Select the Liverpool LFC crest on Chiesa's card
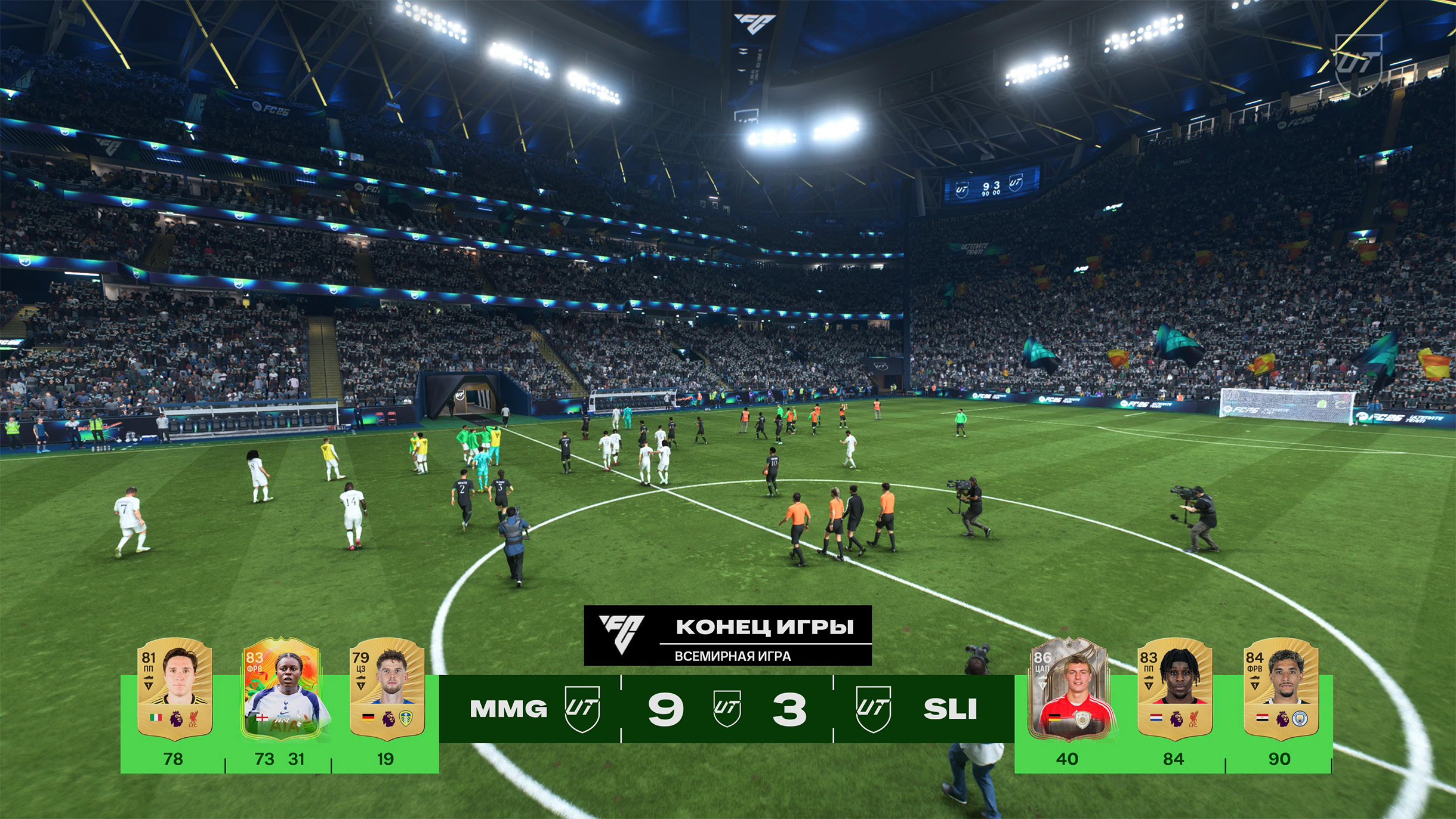1456x819 pixels. 192,720
